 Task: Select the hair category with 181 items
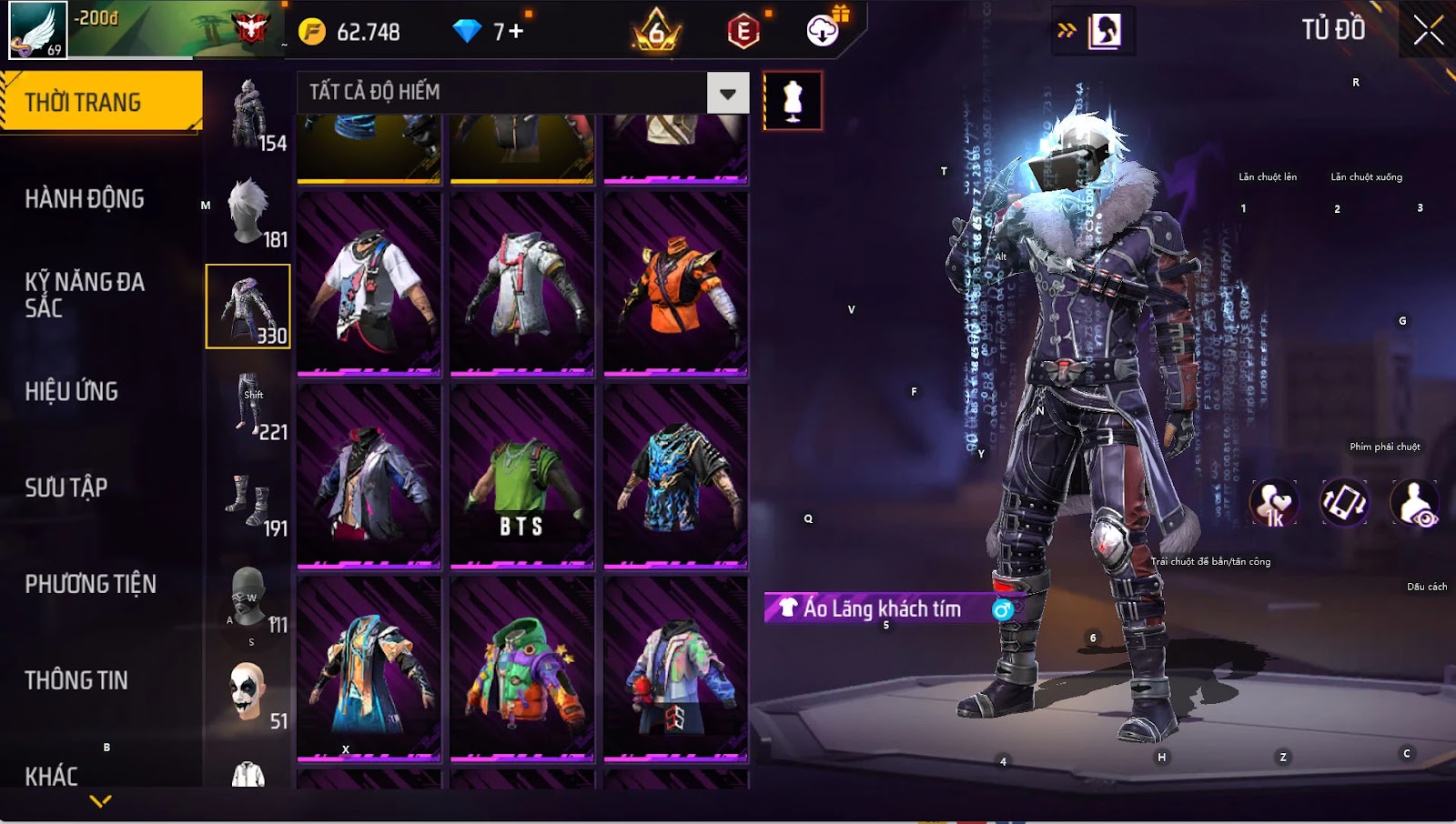[248, 211]
